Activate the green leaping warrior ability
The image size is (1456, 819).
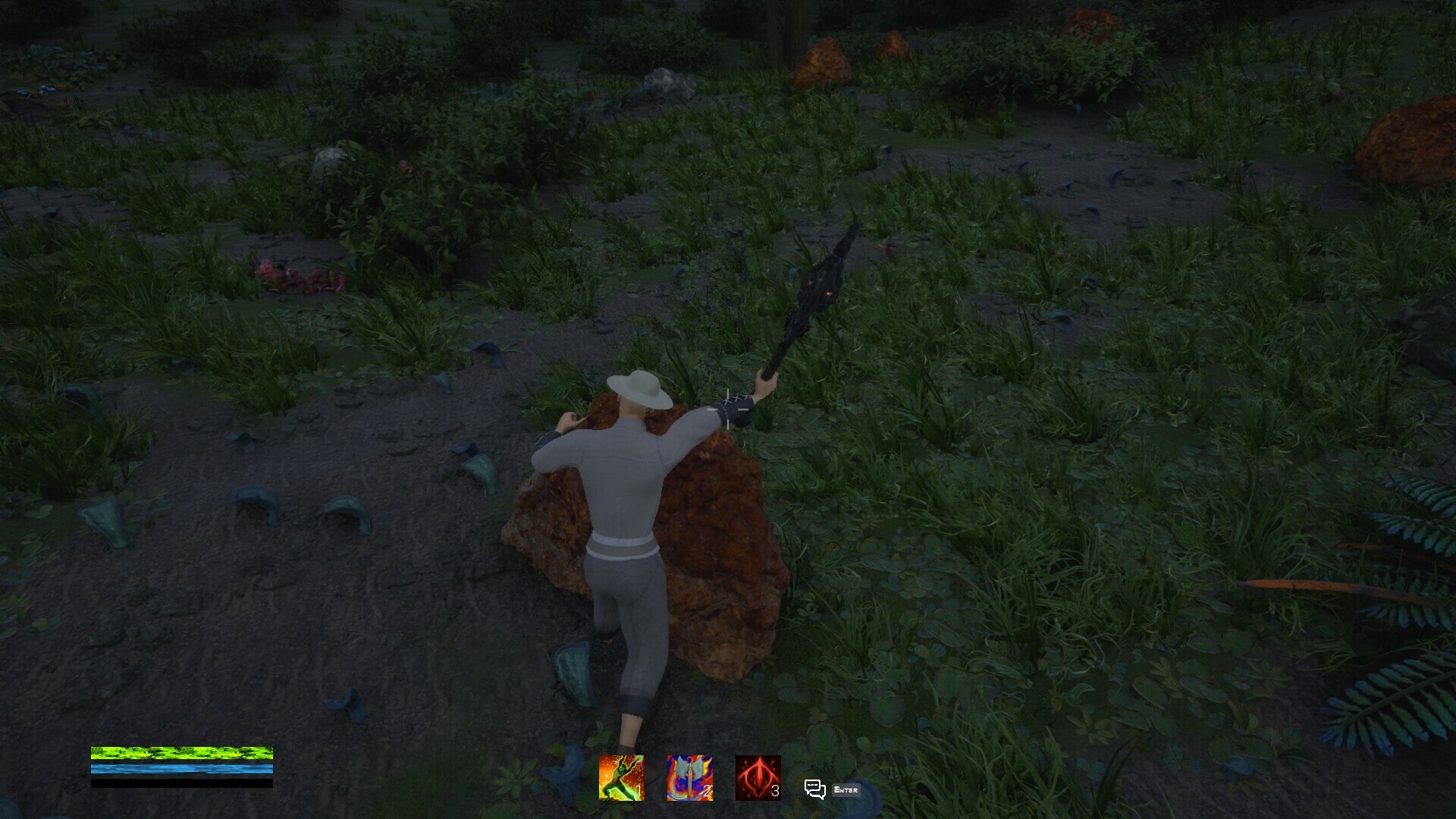coord(621,777)
